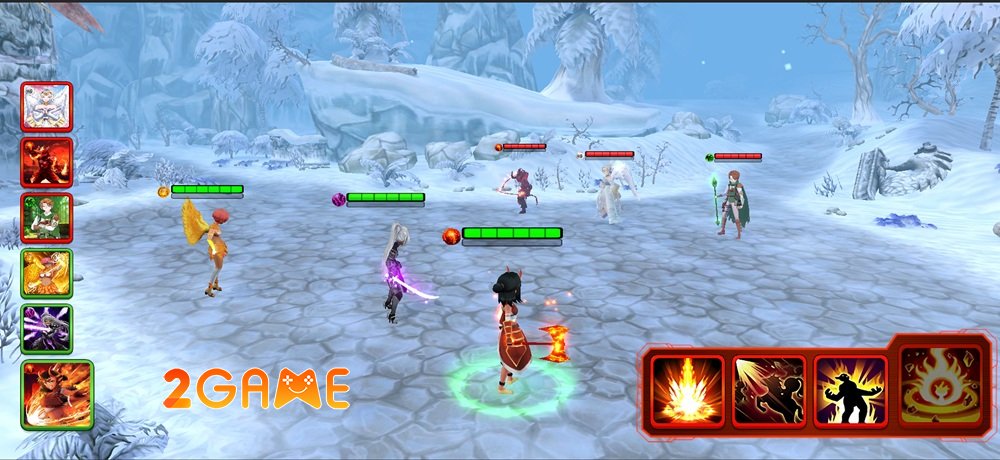
Task: Select the purple blade hero portrait
Action: (47, 328)
